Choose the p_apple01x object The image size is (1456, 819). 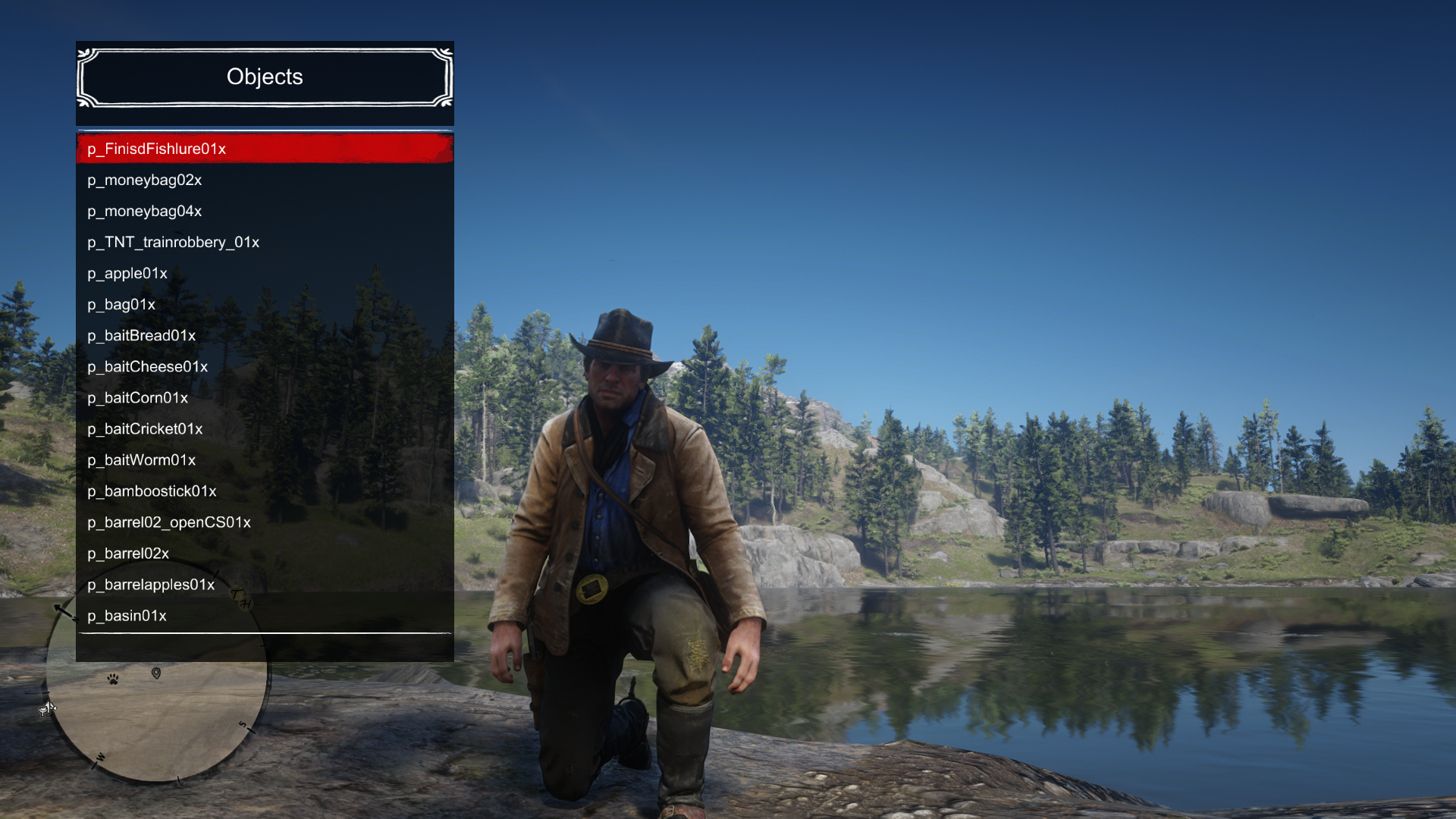point(265,273)
